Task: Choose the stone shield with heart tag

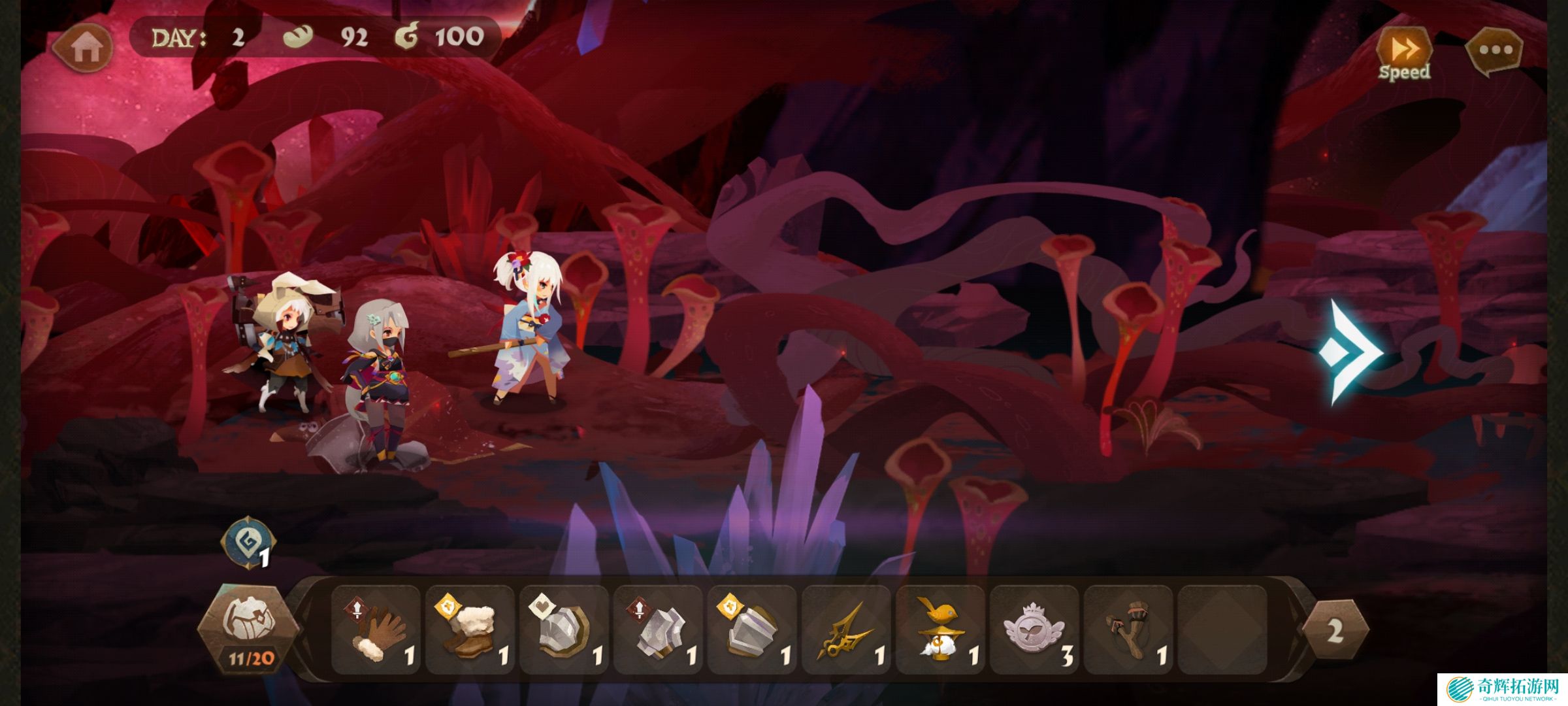Action: (x=565, y=630)
